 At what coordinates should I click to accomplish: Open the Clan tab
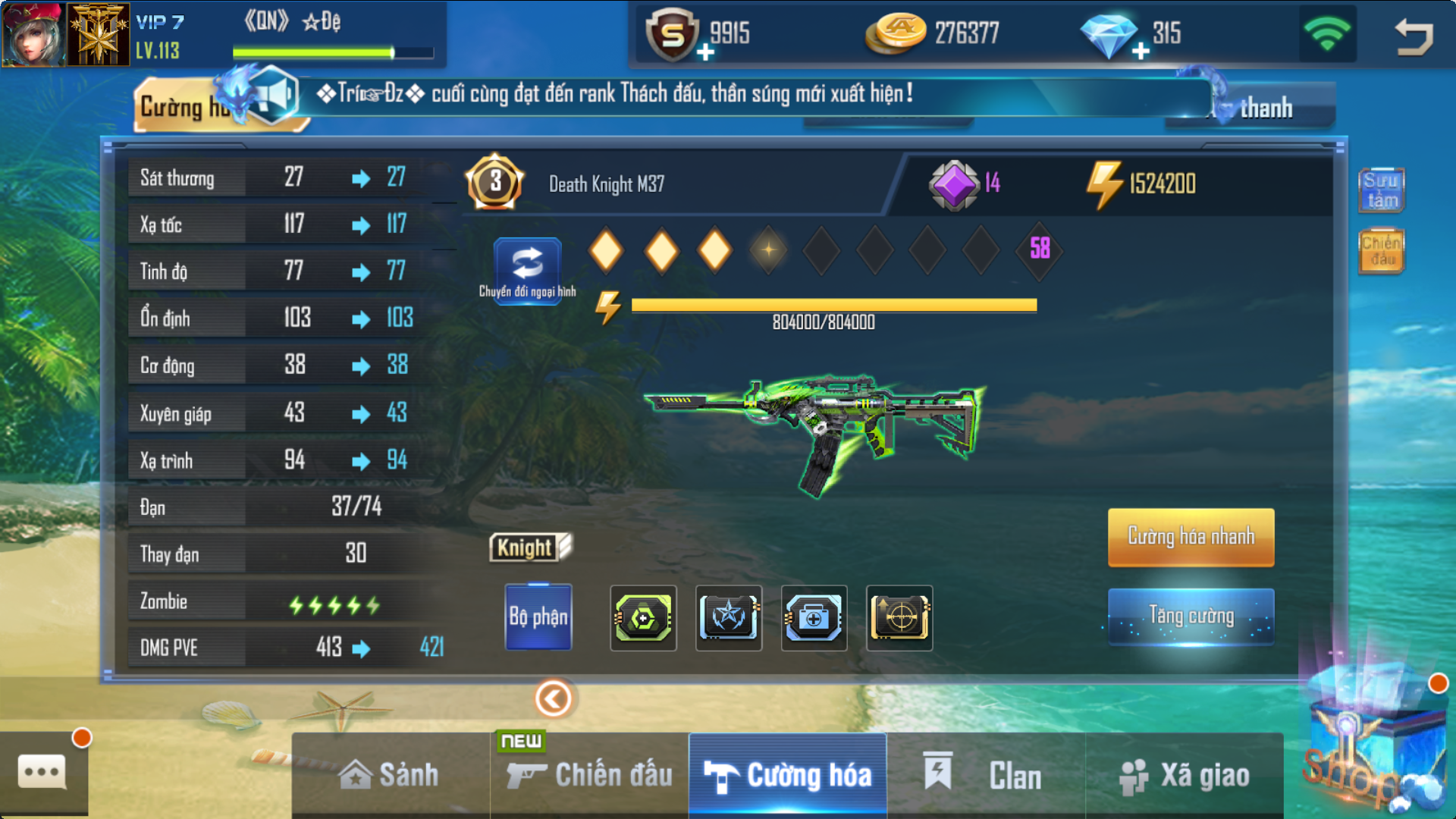point(985,775)
